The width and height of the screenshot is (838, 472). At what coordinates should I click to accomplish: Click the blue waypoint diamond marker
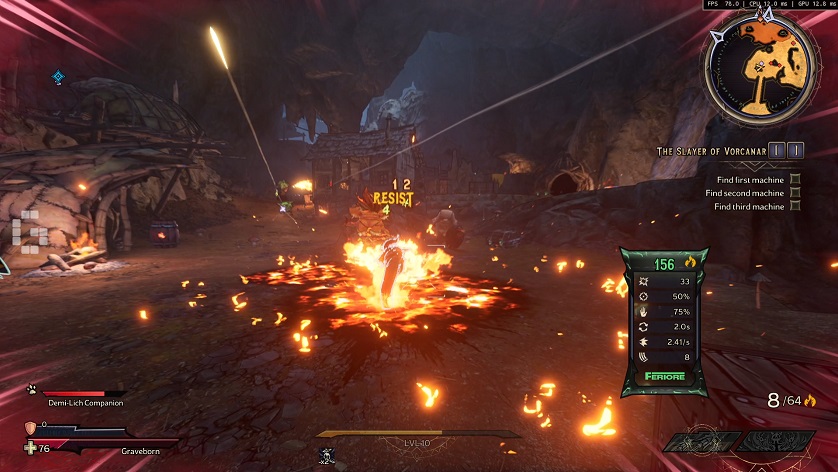[58, 77]
